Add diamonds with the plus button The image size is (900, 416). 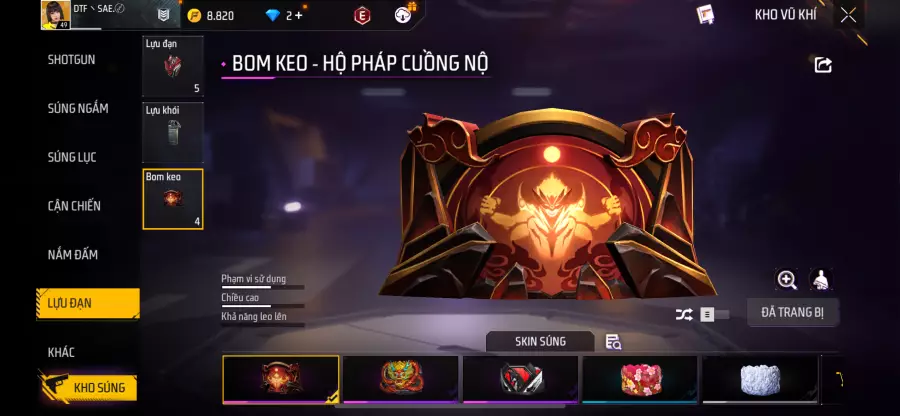[298, 15]
